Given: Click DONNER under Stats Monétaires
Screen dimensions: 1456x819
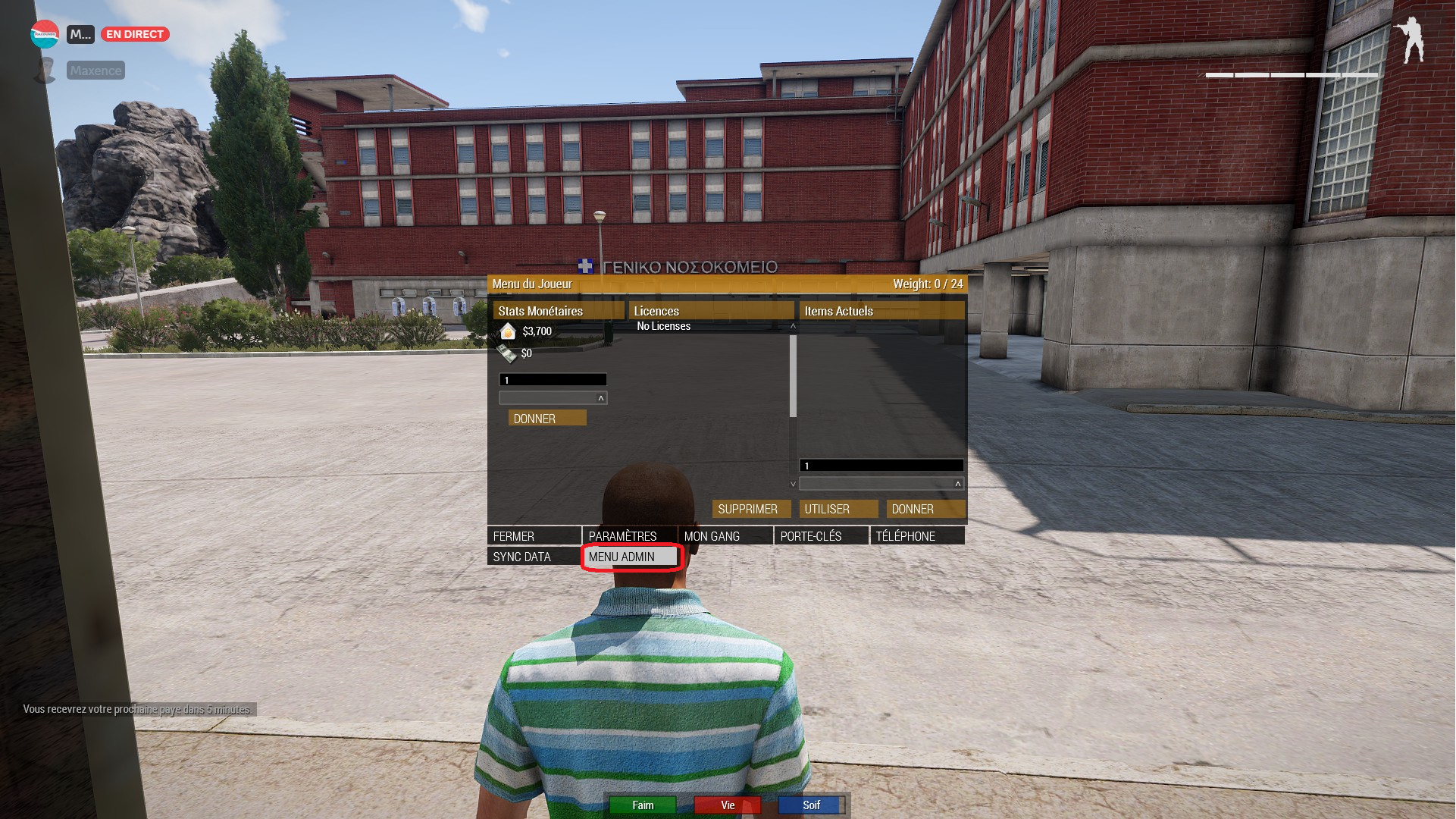Looking at the screenshot, I should 546,419.
